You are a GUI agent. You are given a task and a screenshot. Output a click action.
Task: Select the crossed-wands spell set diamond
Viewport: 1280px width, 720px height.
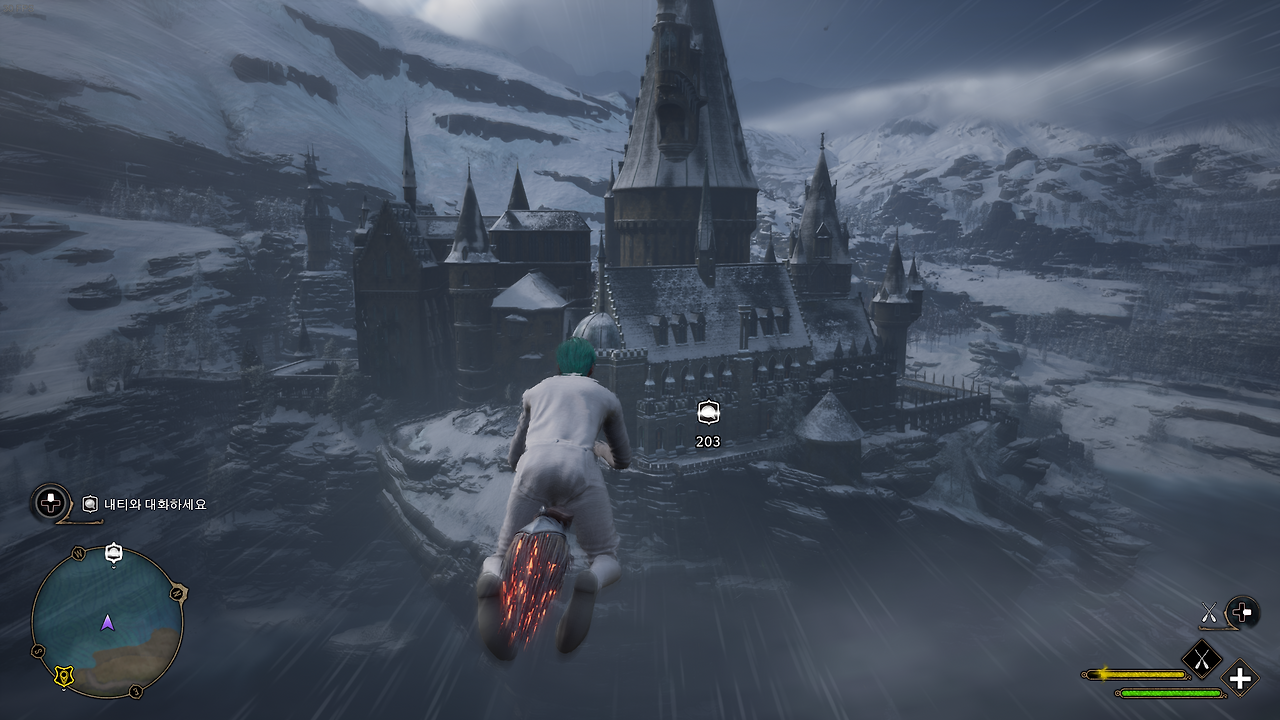pos(1202,658)
